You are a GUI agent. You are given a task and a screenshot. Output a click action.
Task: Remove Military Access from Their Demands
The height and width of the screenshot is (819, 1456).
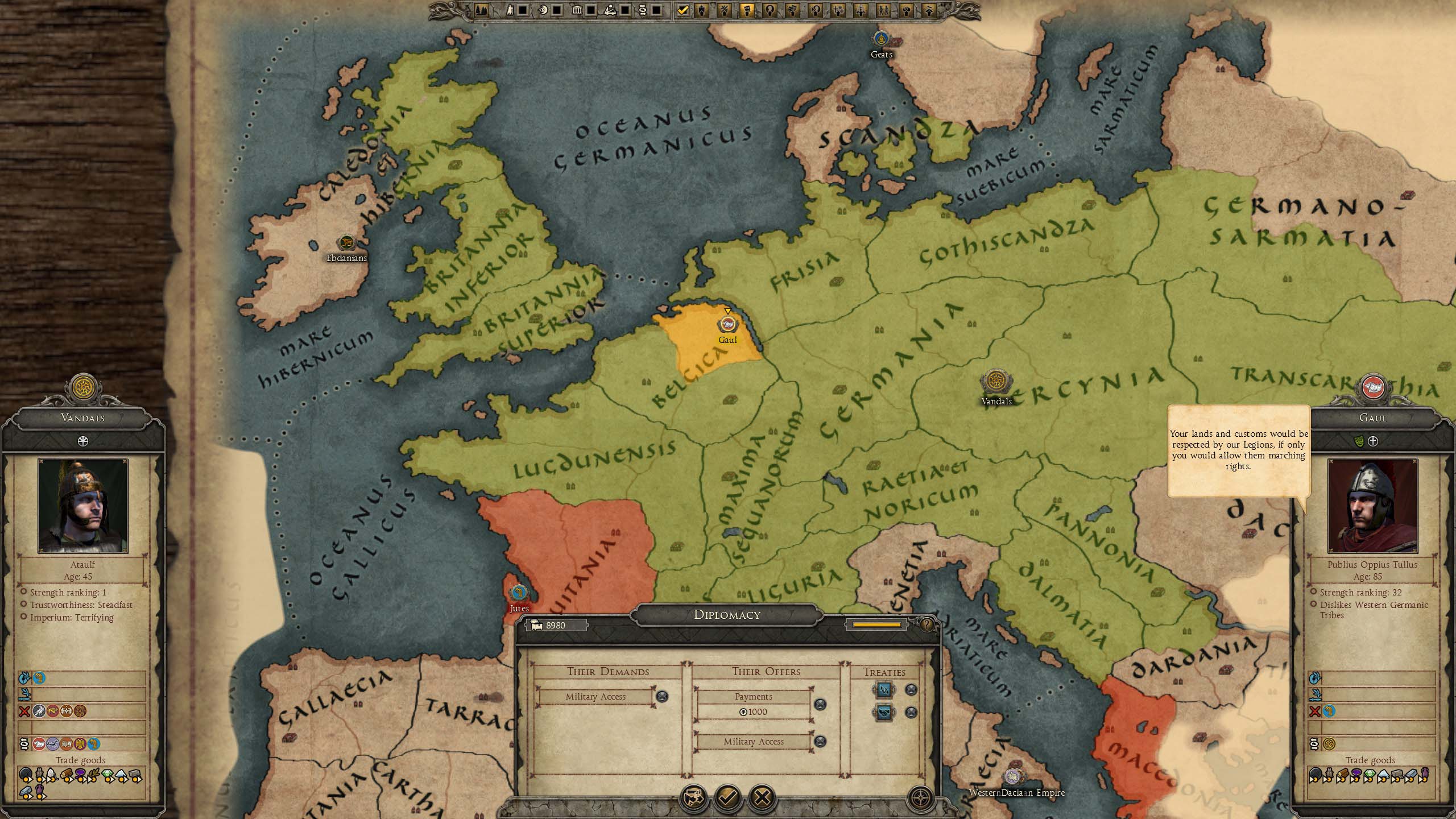pyautogui.click(x=662, y=696)
